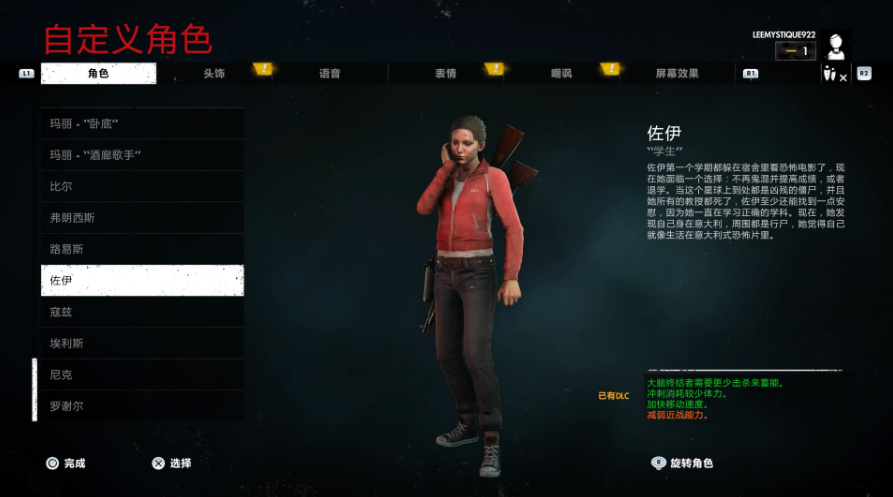
Task: Click the player profile avatar icon
Action: [836, 47]
